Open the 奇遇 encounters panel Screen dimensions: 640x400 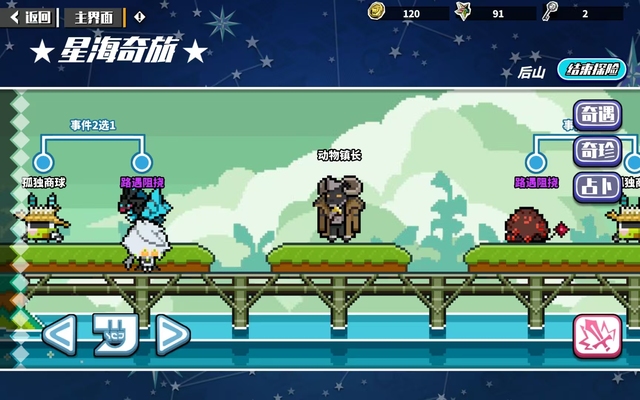597,116
